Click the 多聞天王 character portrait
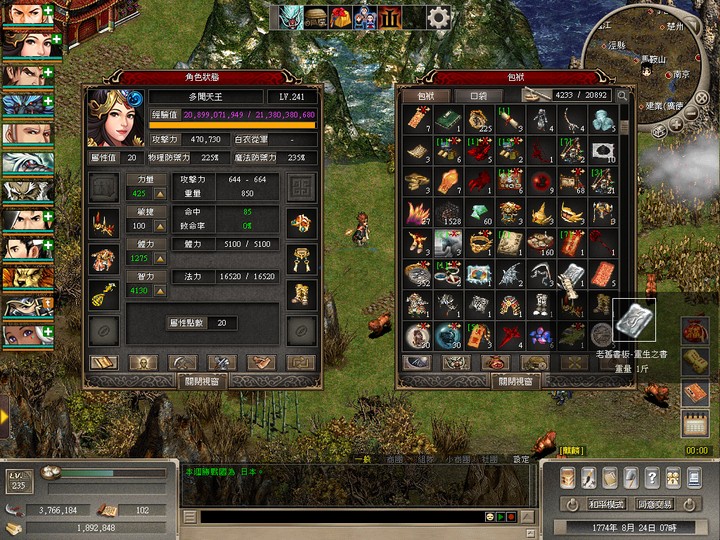Image resolution: width=720 pixels, height=540 pixels. [116, 118]
